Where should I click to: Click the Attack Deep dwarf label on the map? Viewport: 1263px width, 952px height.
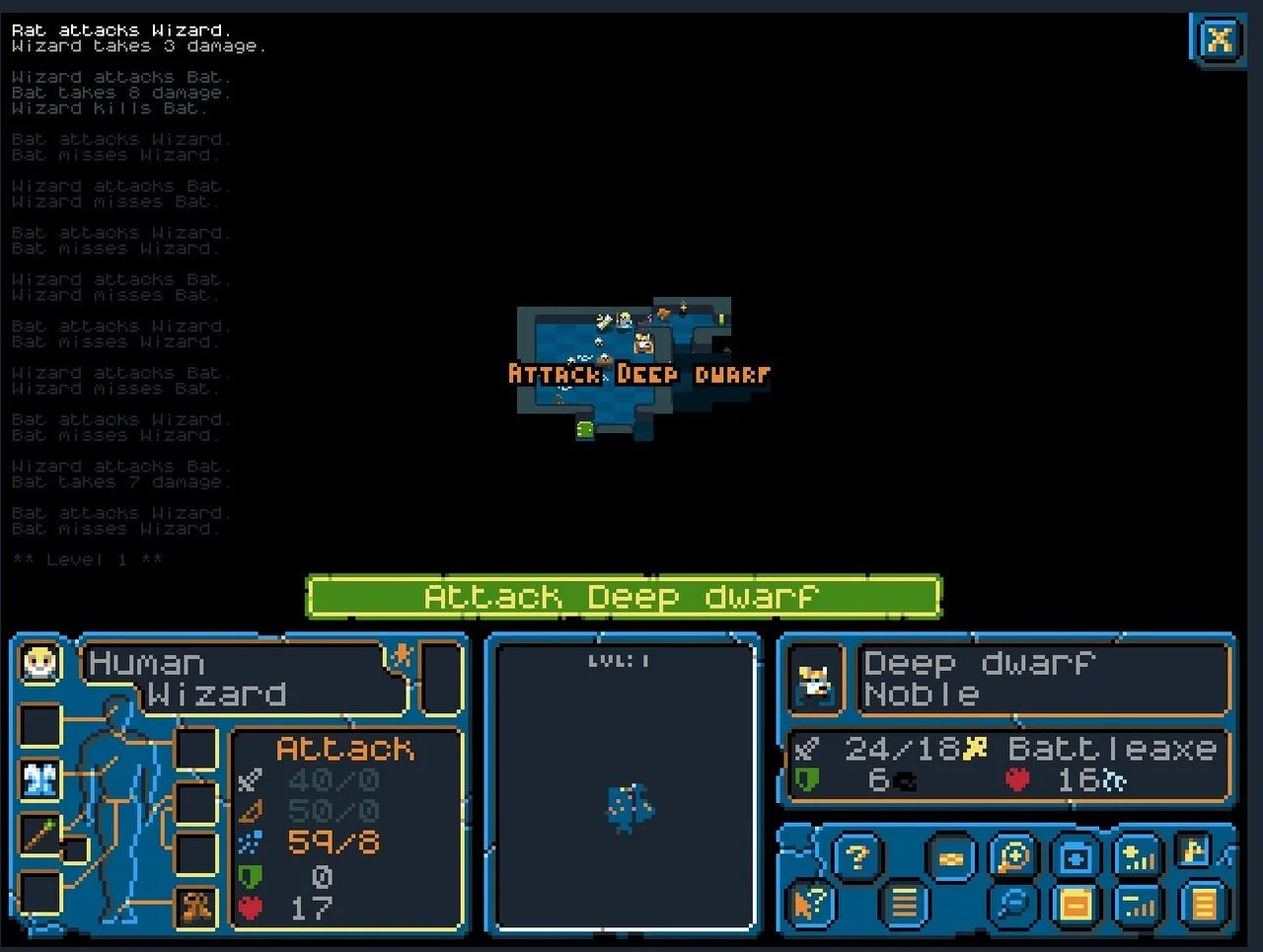pyautogui.click(x=638, y=374)
